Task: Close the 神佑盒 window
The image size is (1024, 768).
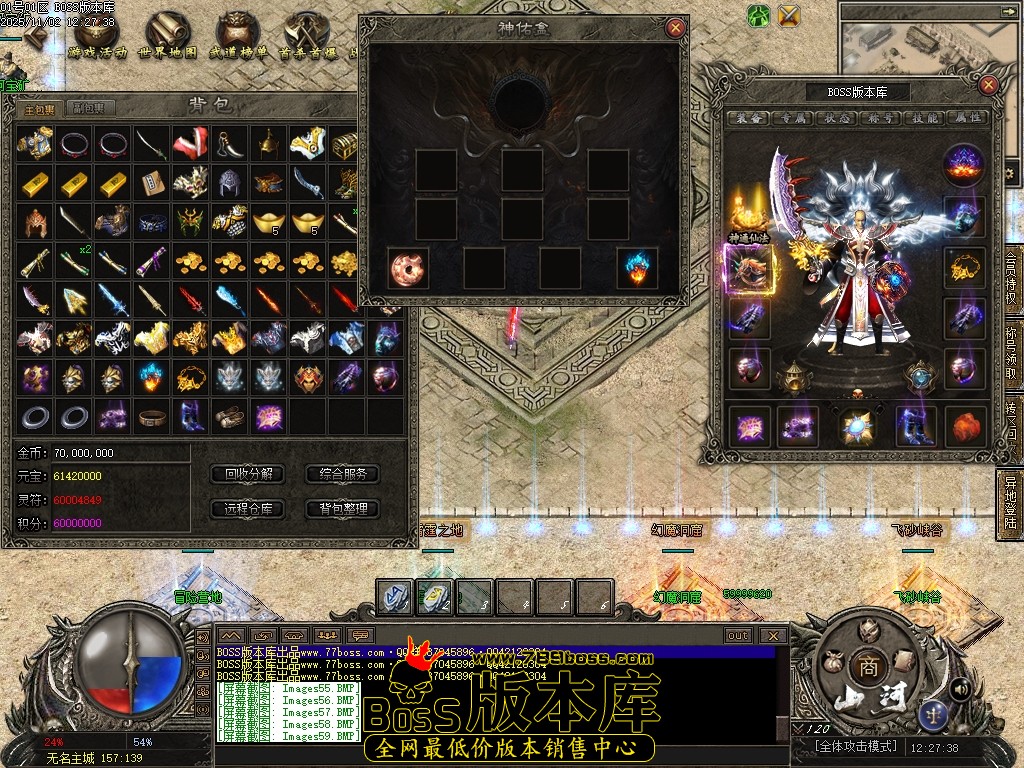Action: pos(676,28)
